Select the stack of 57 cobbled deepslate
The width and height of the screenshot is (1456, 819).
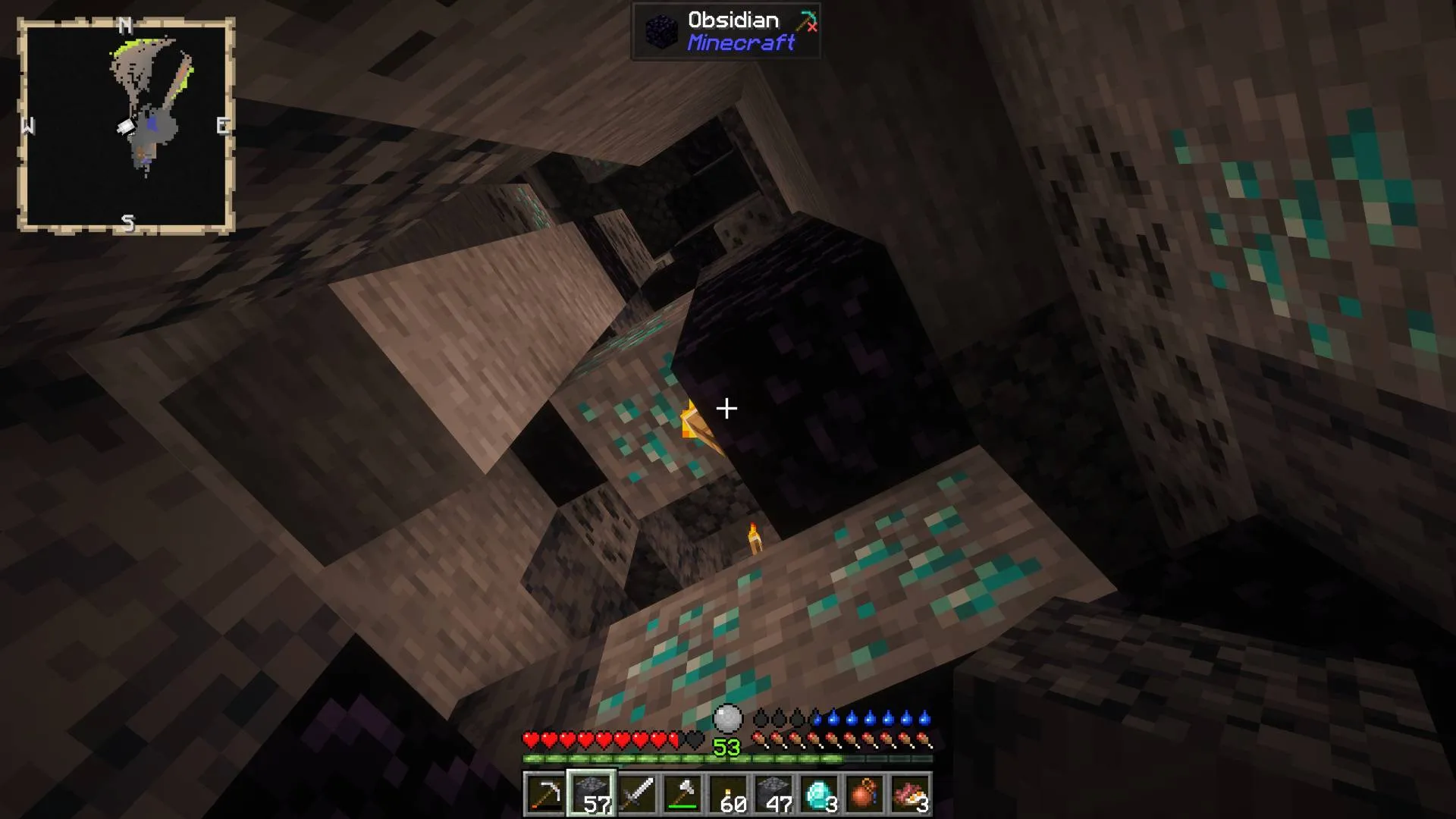coord(592,795)
